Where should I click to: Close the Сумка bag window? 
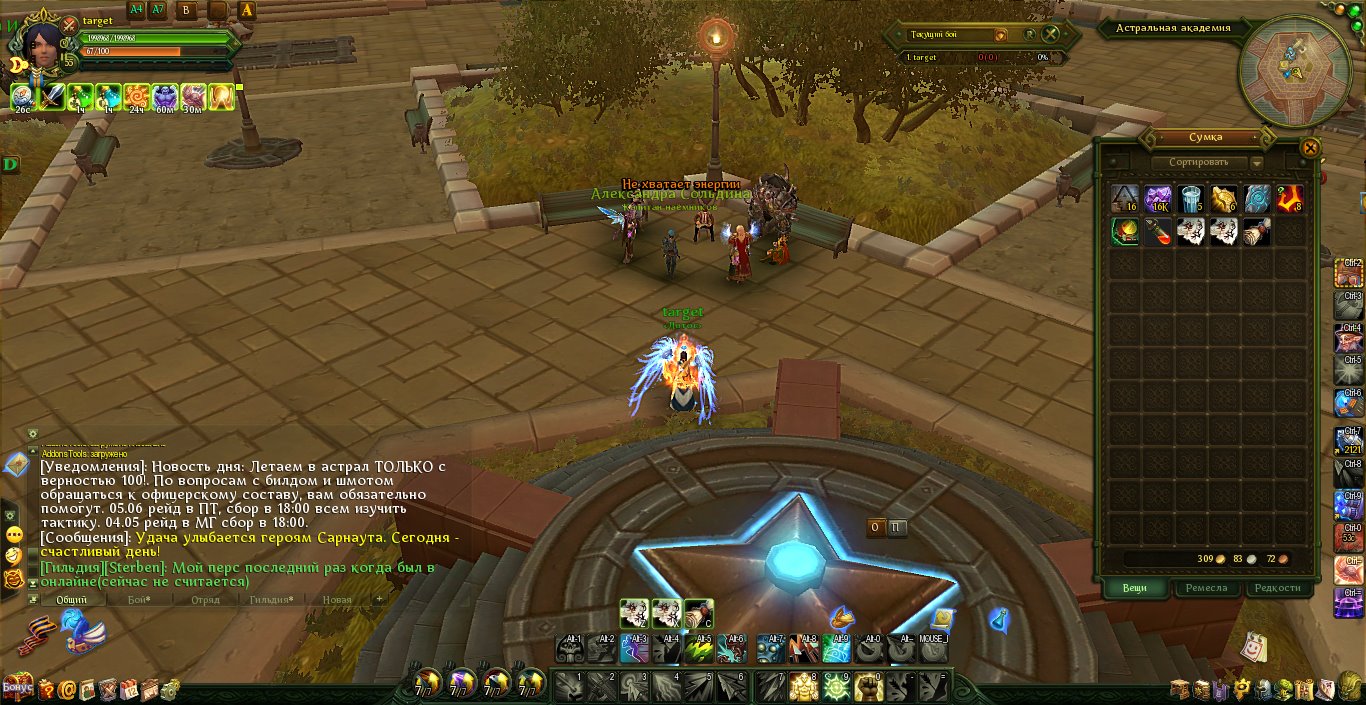pyautogui.click(x=1309, y=148)
